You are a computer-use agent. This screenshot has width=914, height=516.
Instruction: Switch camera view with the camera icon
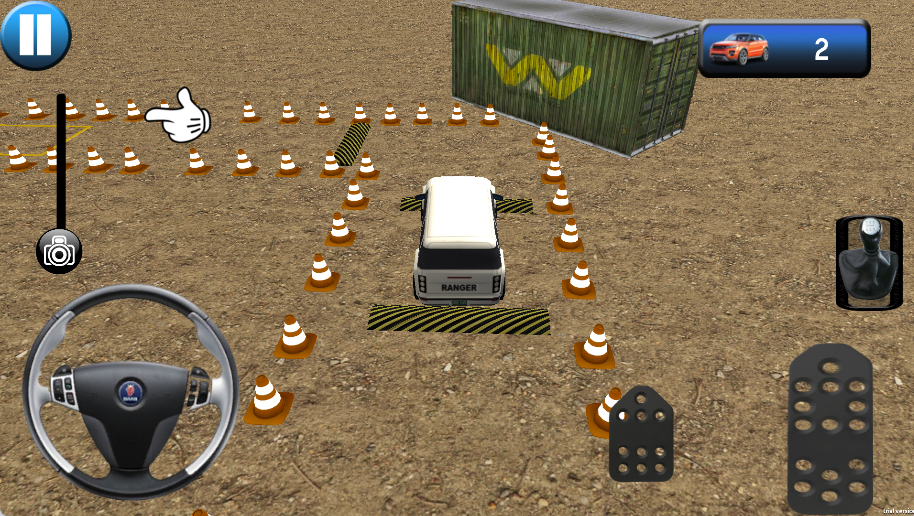(59, 251)
